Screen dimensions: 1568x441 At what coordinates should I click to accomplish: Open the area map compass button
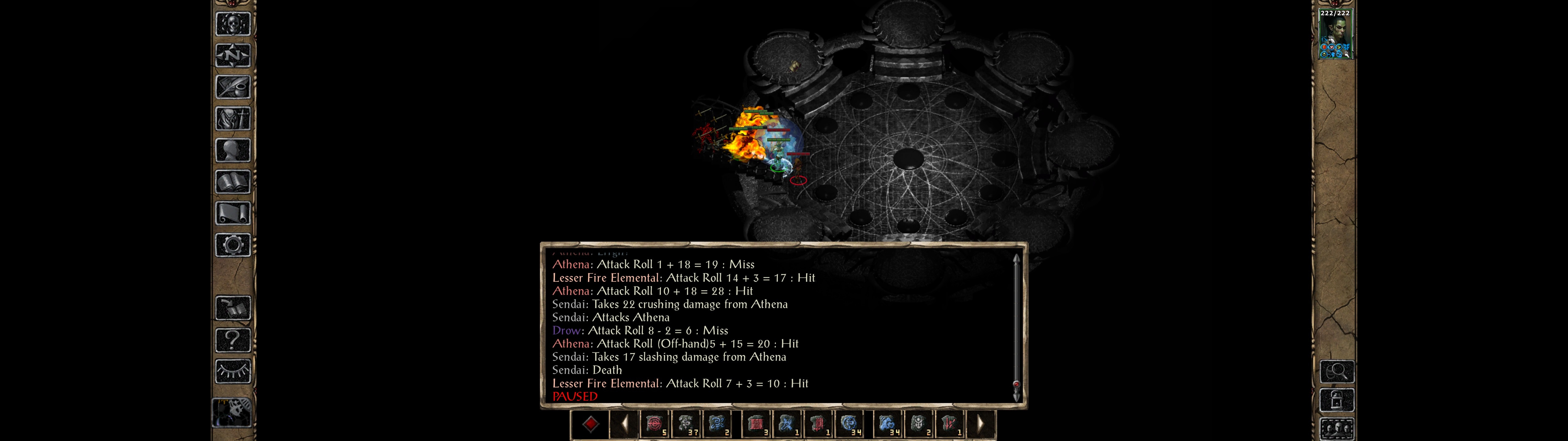233,56
